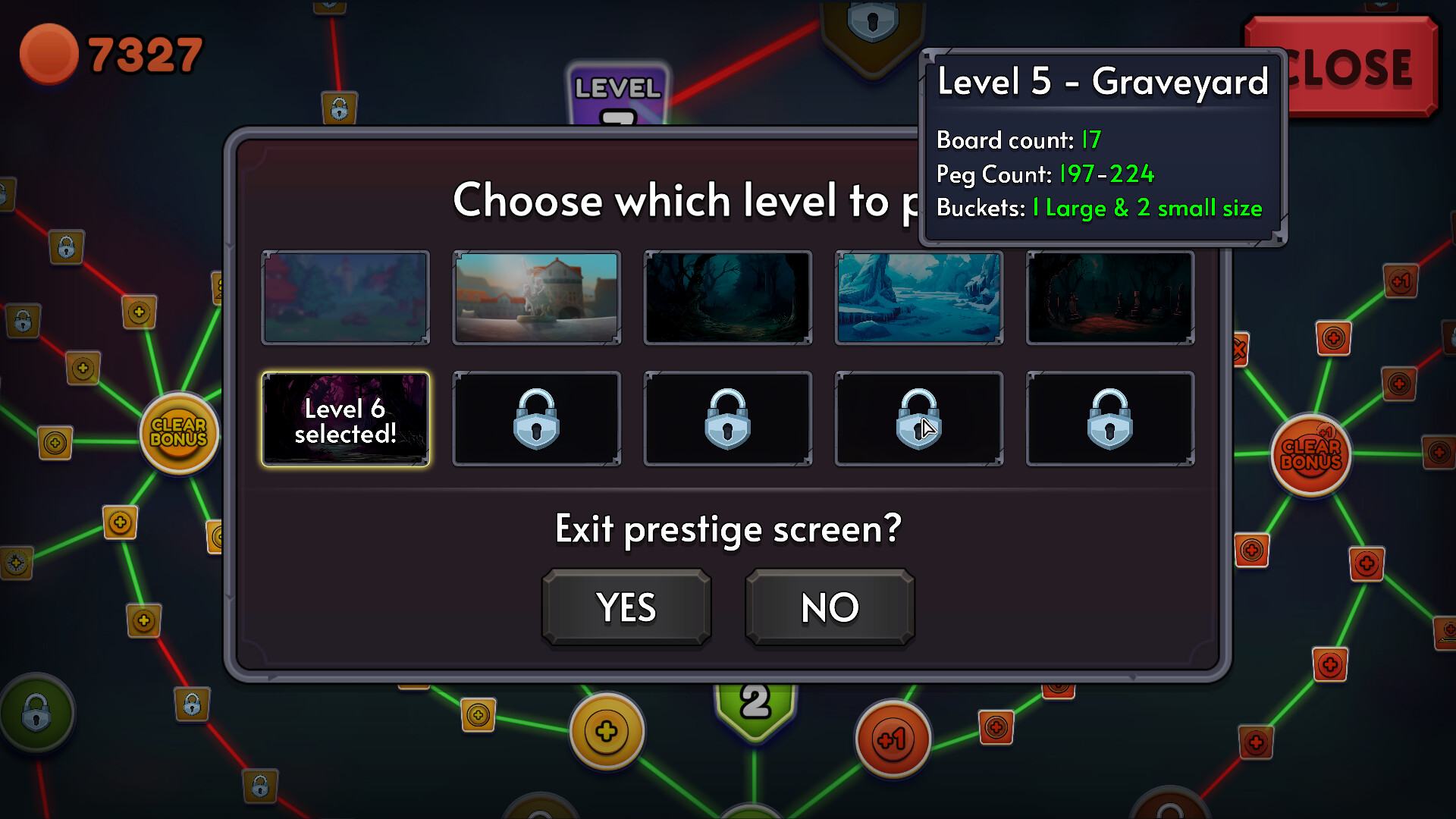Select the snowy winter level thumbnail
This screenshot has width=1456, height=819.
coord(918,297)
